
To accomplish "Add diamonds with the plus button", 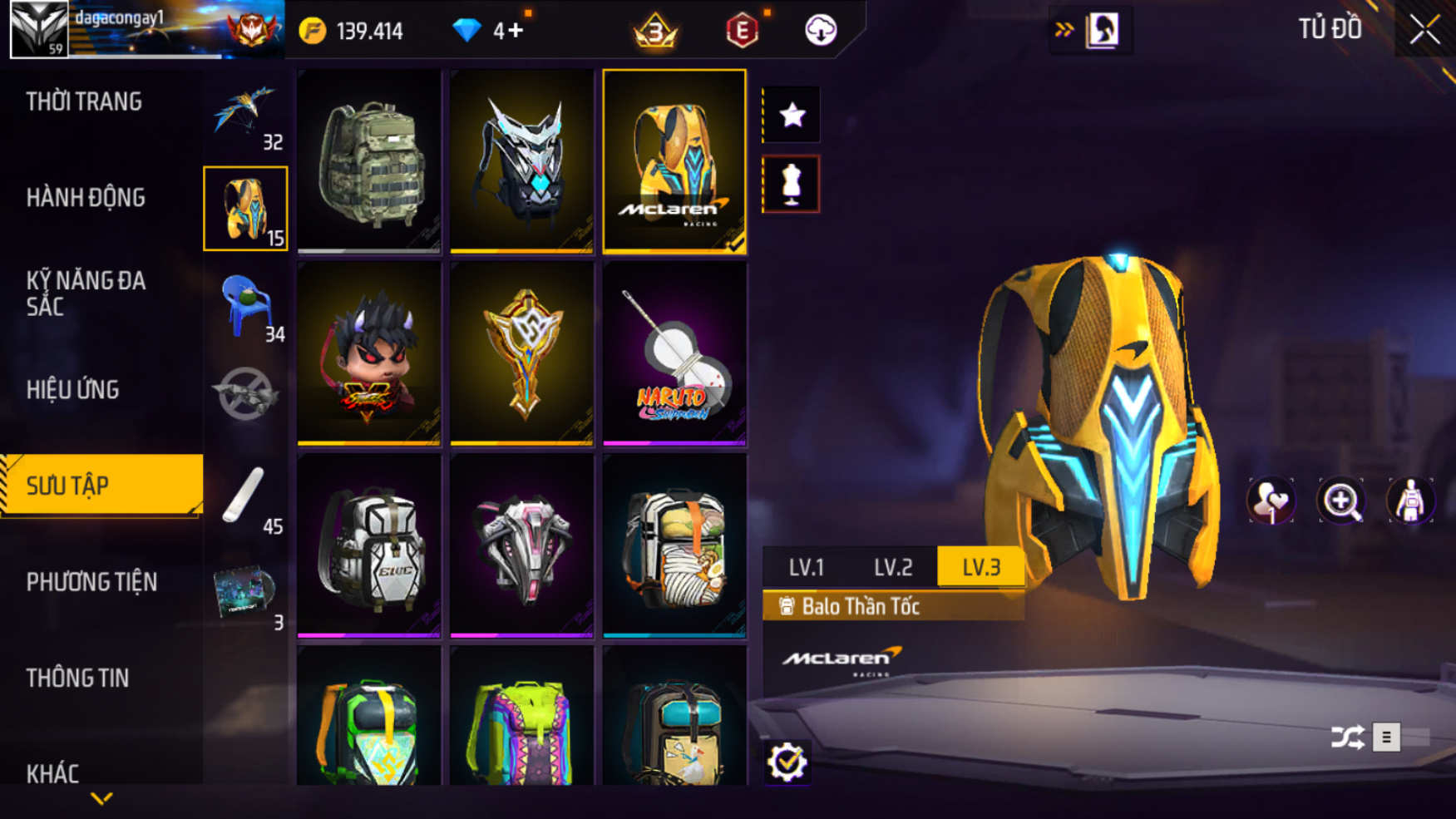I will click(x=516, y=31).
